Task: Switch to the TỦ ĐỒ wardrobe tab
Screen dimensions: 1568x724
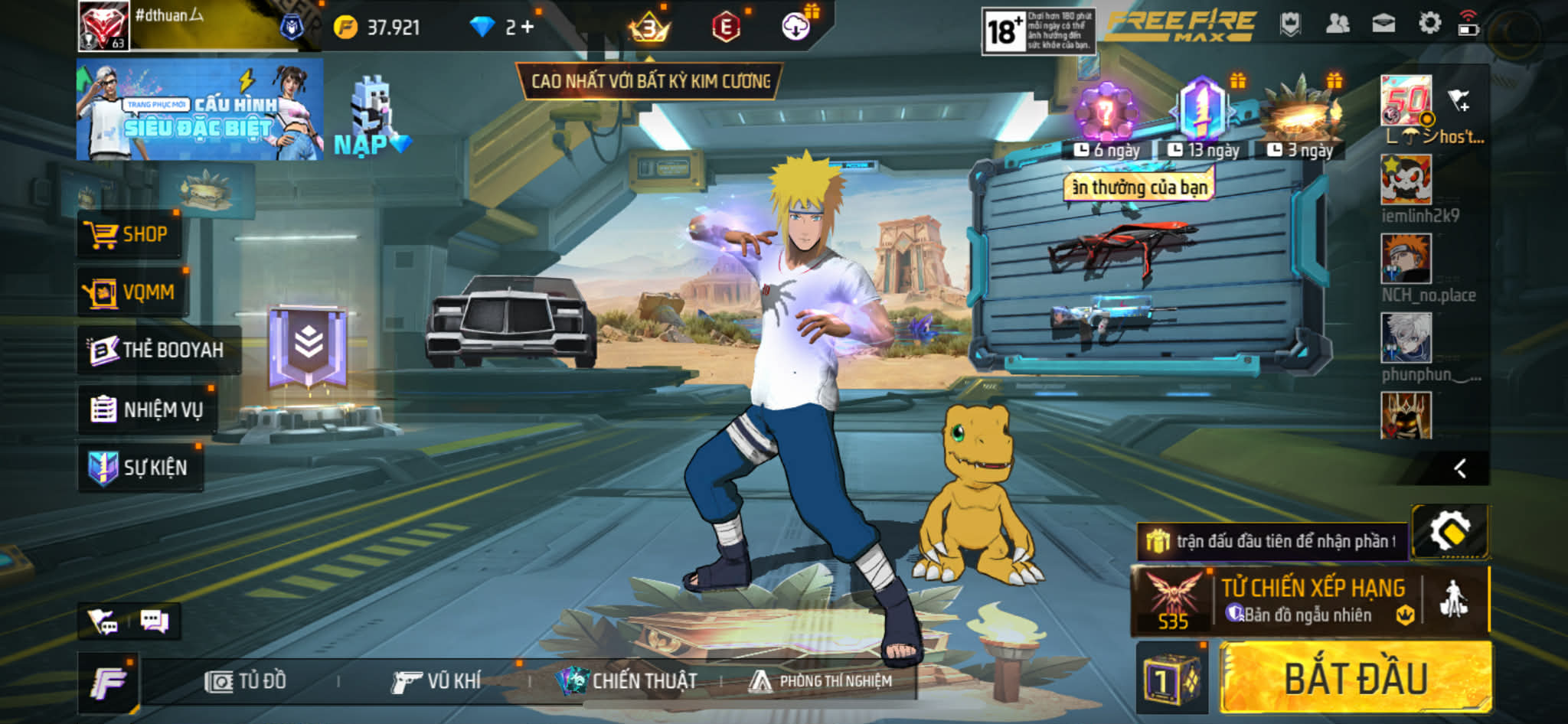Action: [x=246, y=681]
